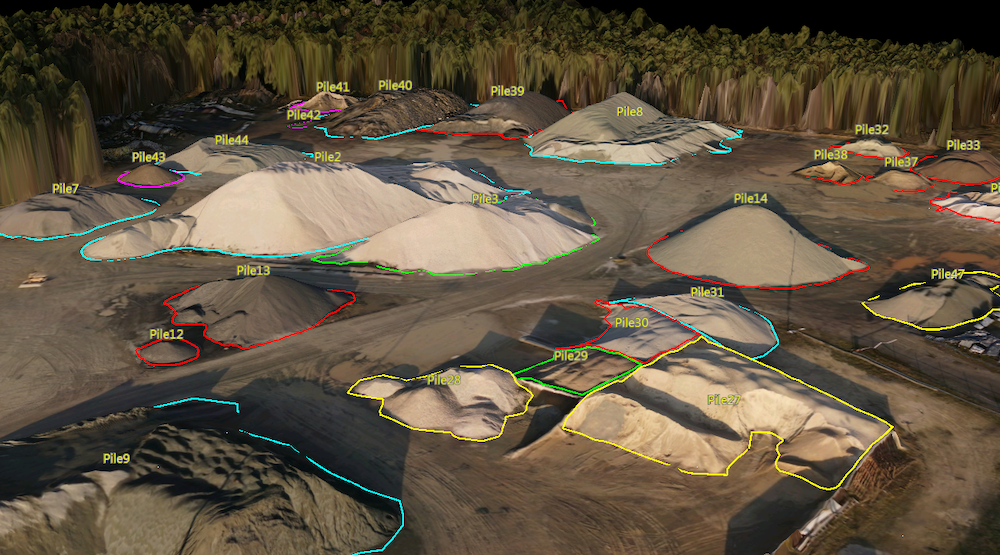
Task: Select the Pile2 label
Action: point(327,157)
